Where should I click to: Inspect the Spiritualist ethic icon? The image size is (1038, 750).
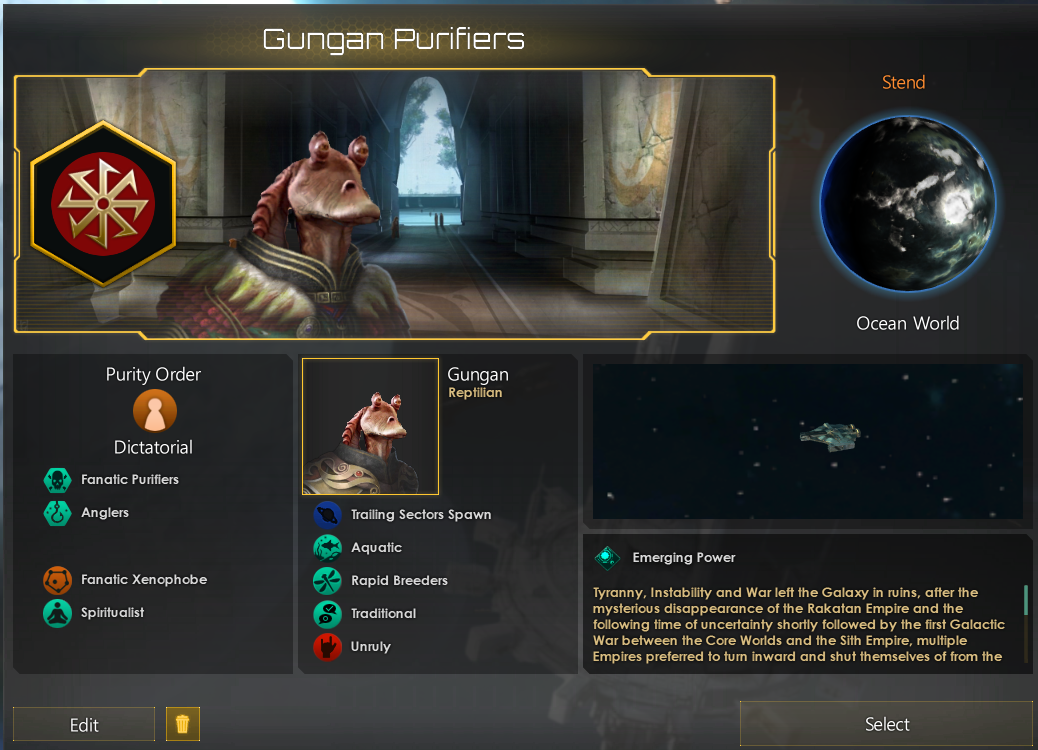(x=58, y=613)
